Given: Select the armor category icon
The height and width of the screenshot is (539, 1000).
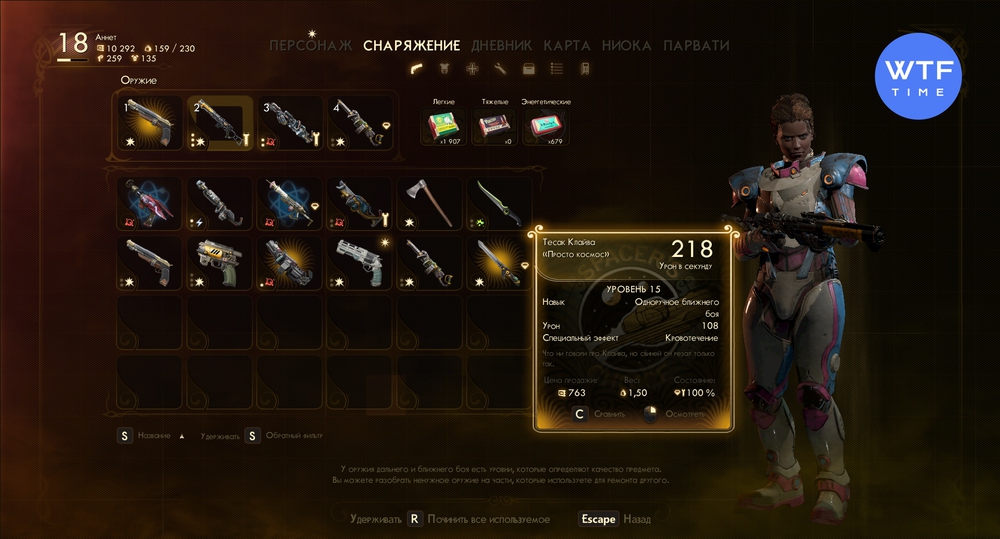Looking at the screenshot, I should point(444,68).
